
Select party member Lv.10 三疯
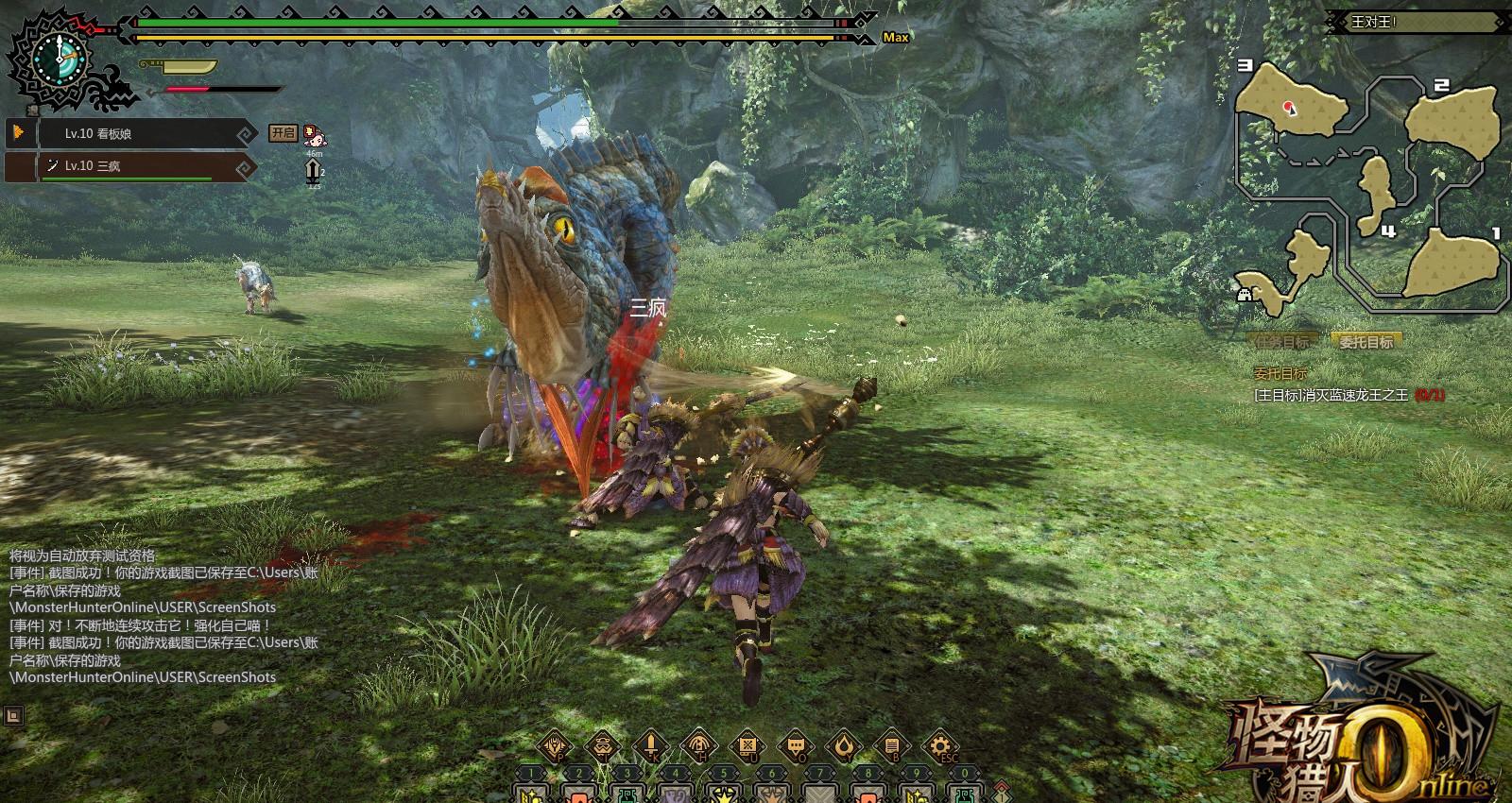pyautogui.click(x=132, y=166)
